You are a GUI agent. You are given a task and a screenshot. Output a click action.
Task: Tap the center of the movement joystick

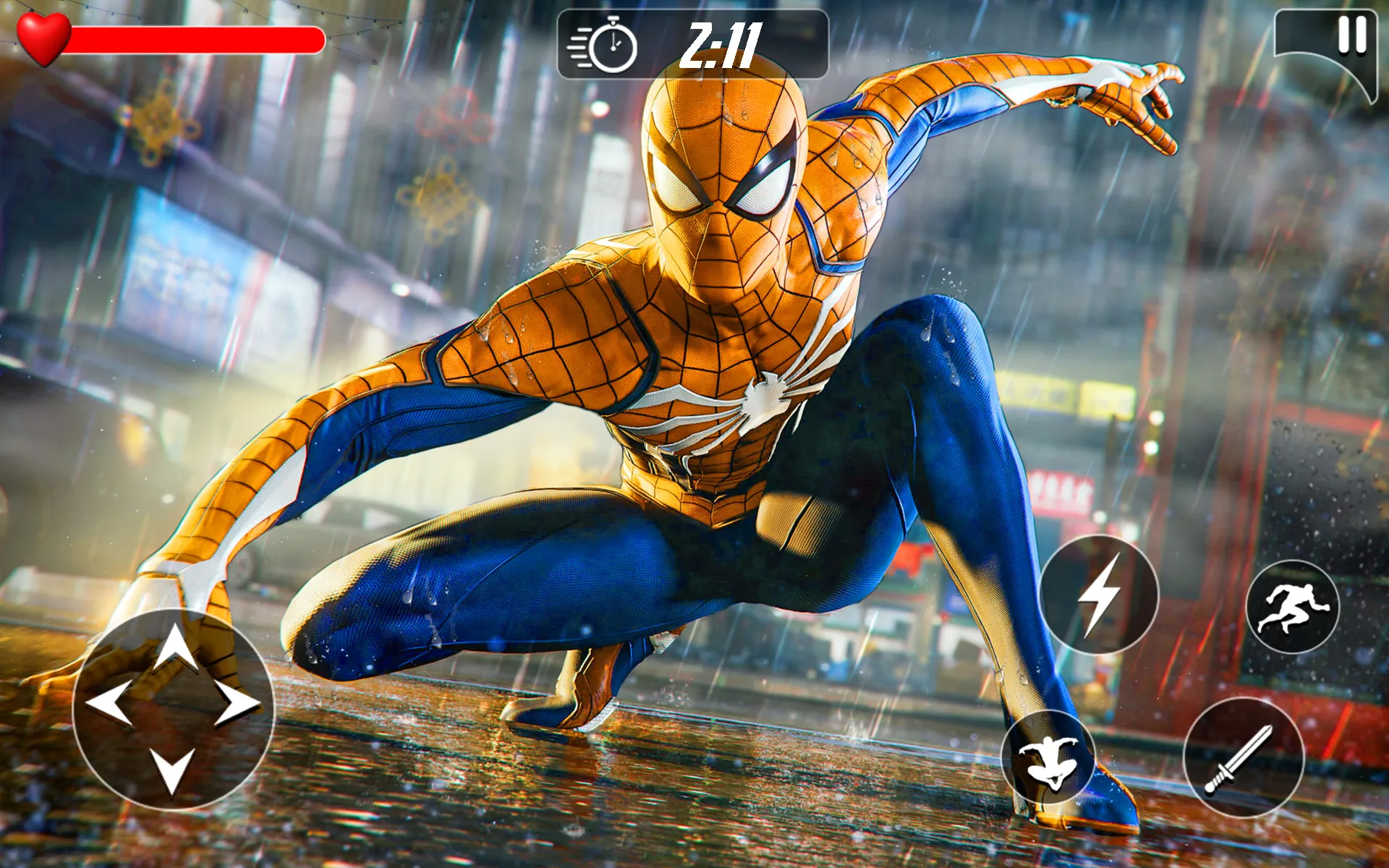176,707
